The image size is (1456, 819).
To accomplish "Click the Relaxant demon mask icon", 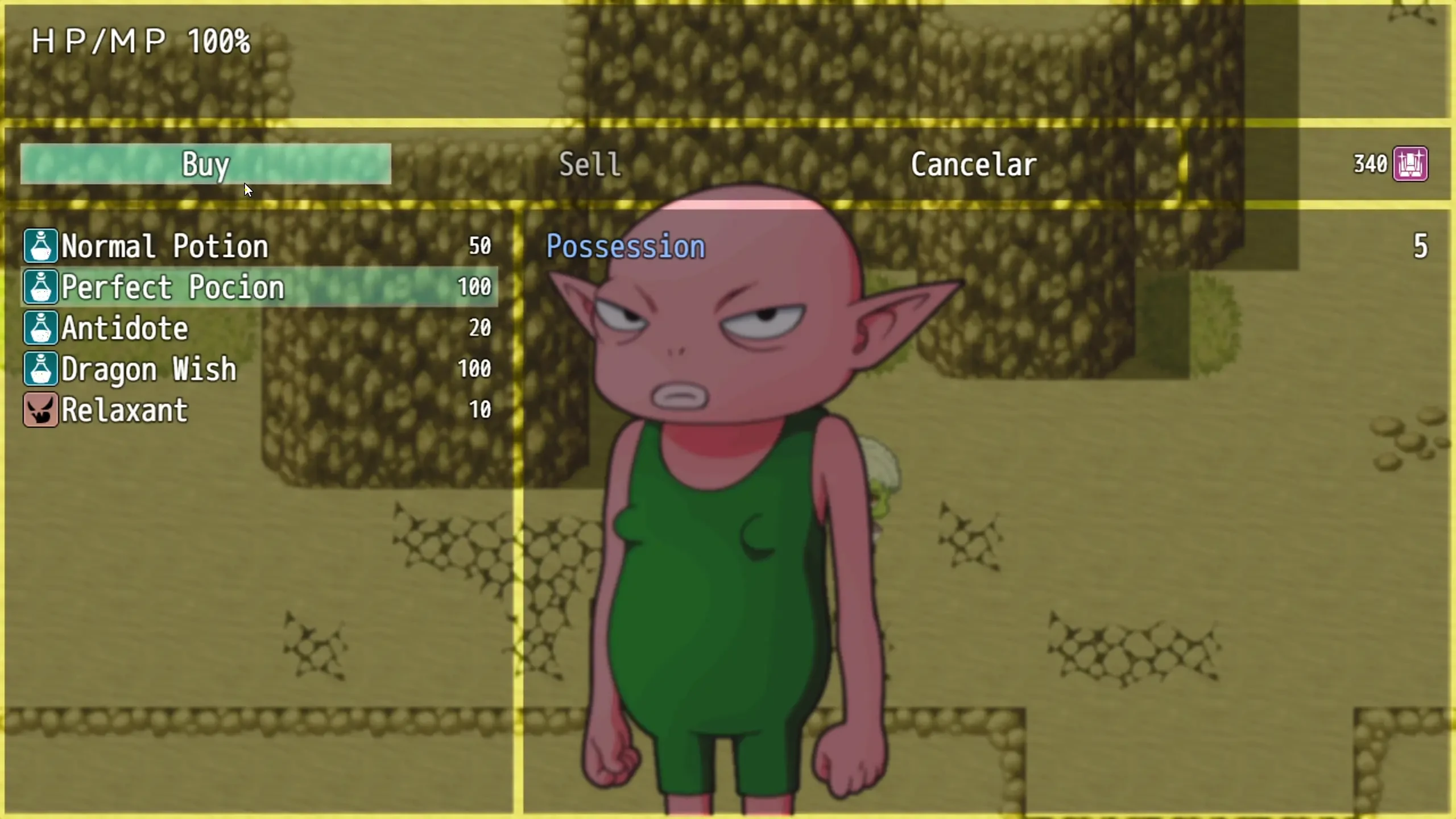I will coord(40,410).
